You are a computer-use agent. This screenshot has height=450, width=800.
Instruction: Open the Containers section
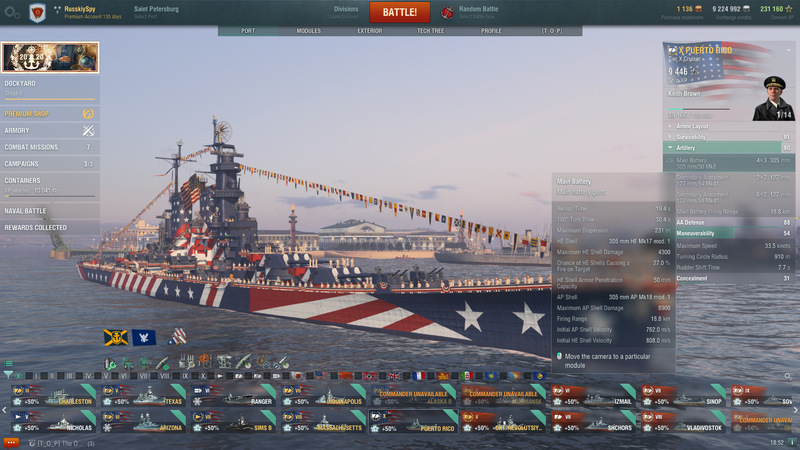click(48, 181)
